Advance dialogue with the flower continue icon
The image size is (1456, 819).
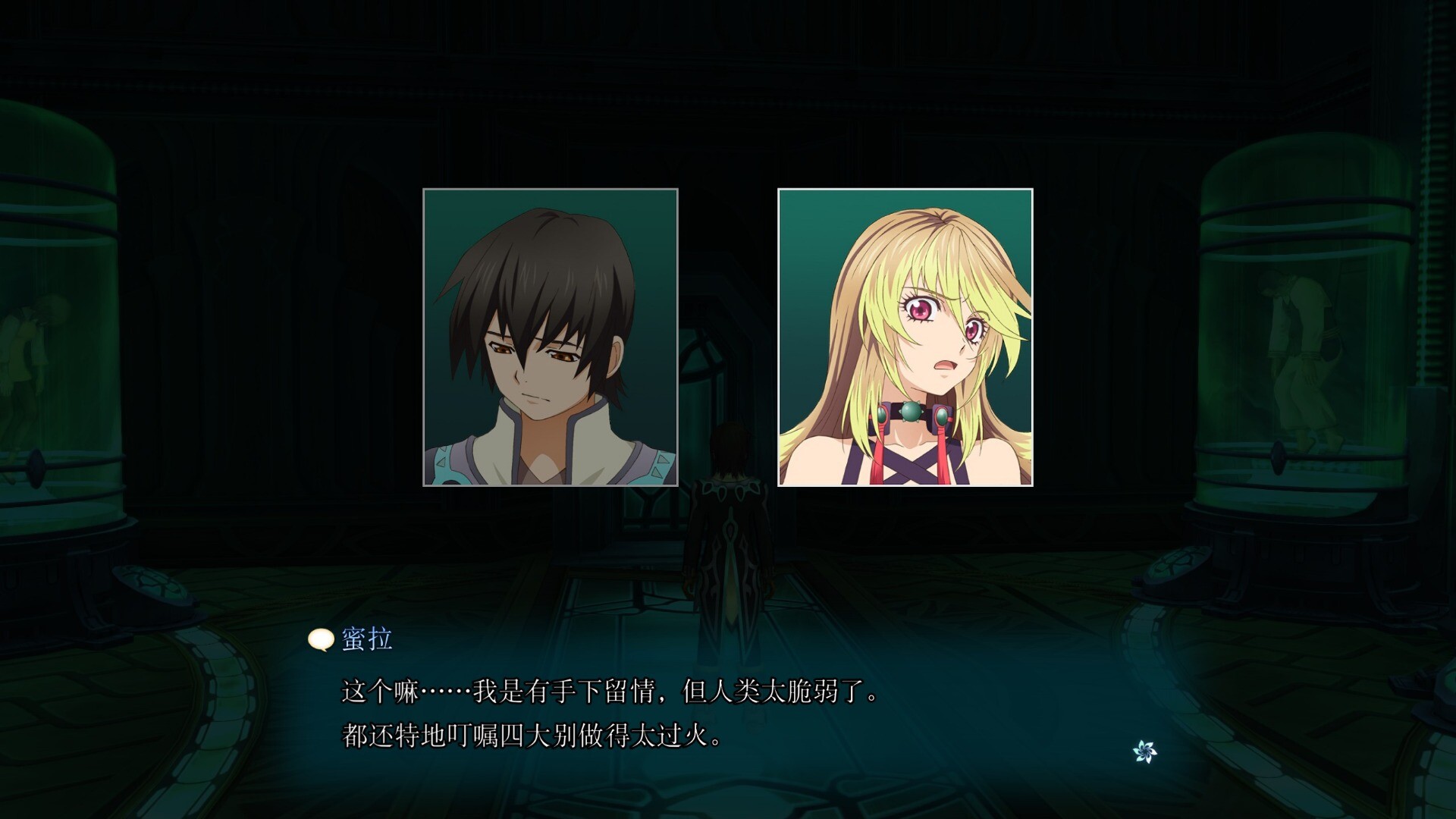click(1144, 752)
